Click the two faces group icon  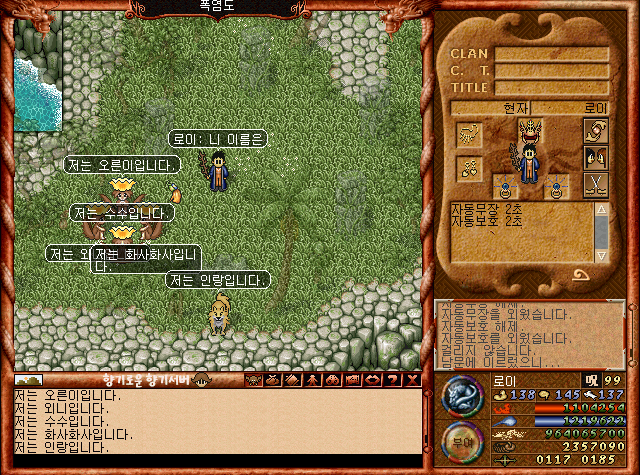596,158
